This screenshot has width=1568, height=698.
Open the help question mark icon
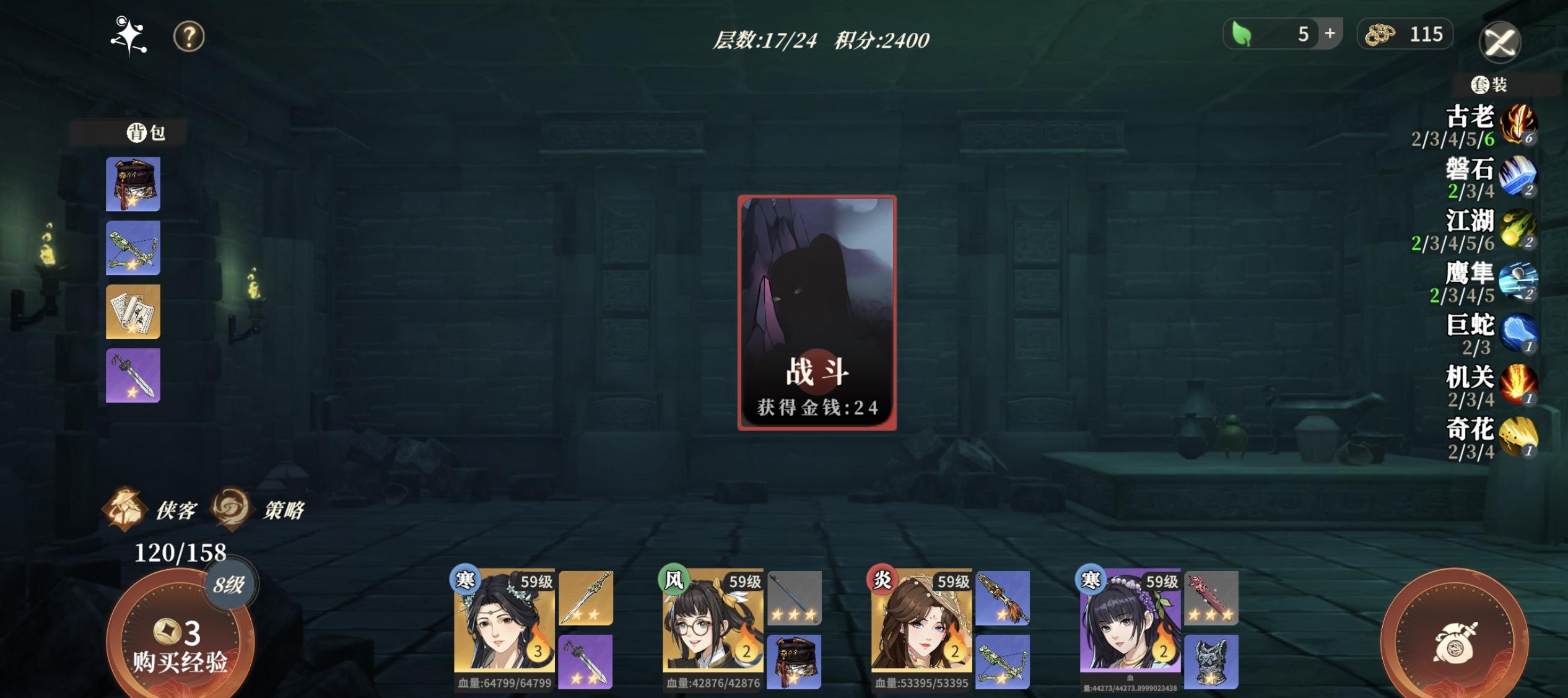(x=189, y=37)
